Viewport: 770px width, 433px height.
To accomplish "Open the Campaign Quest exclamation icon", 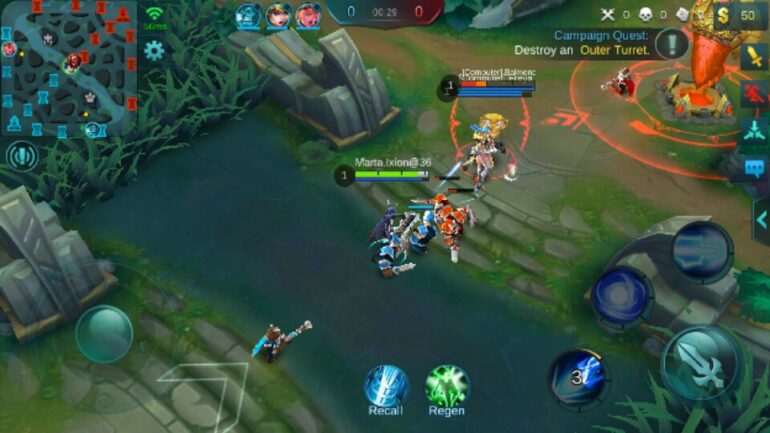I will tap(672, 44).
